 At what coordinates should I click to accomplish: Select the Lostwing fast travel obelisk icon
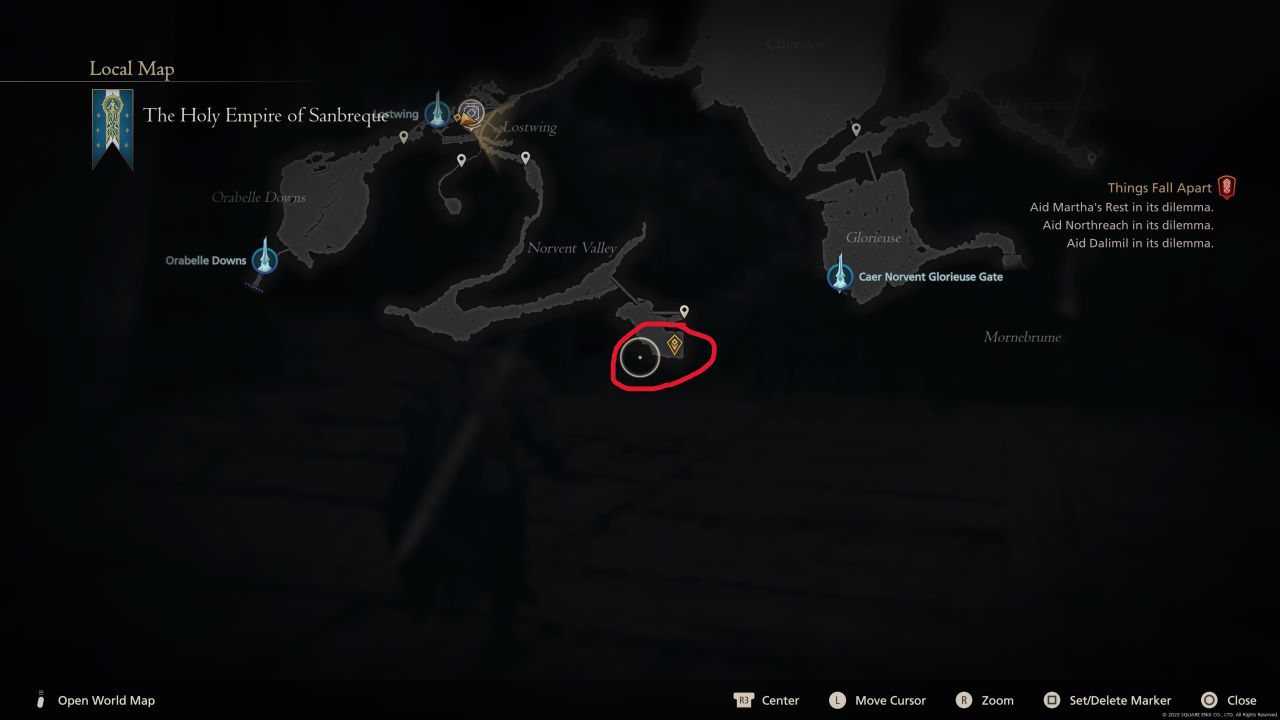(x=437, y=113)
